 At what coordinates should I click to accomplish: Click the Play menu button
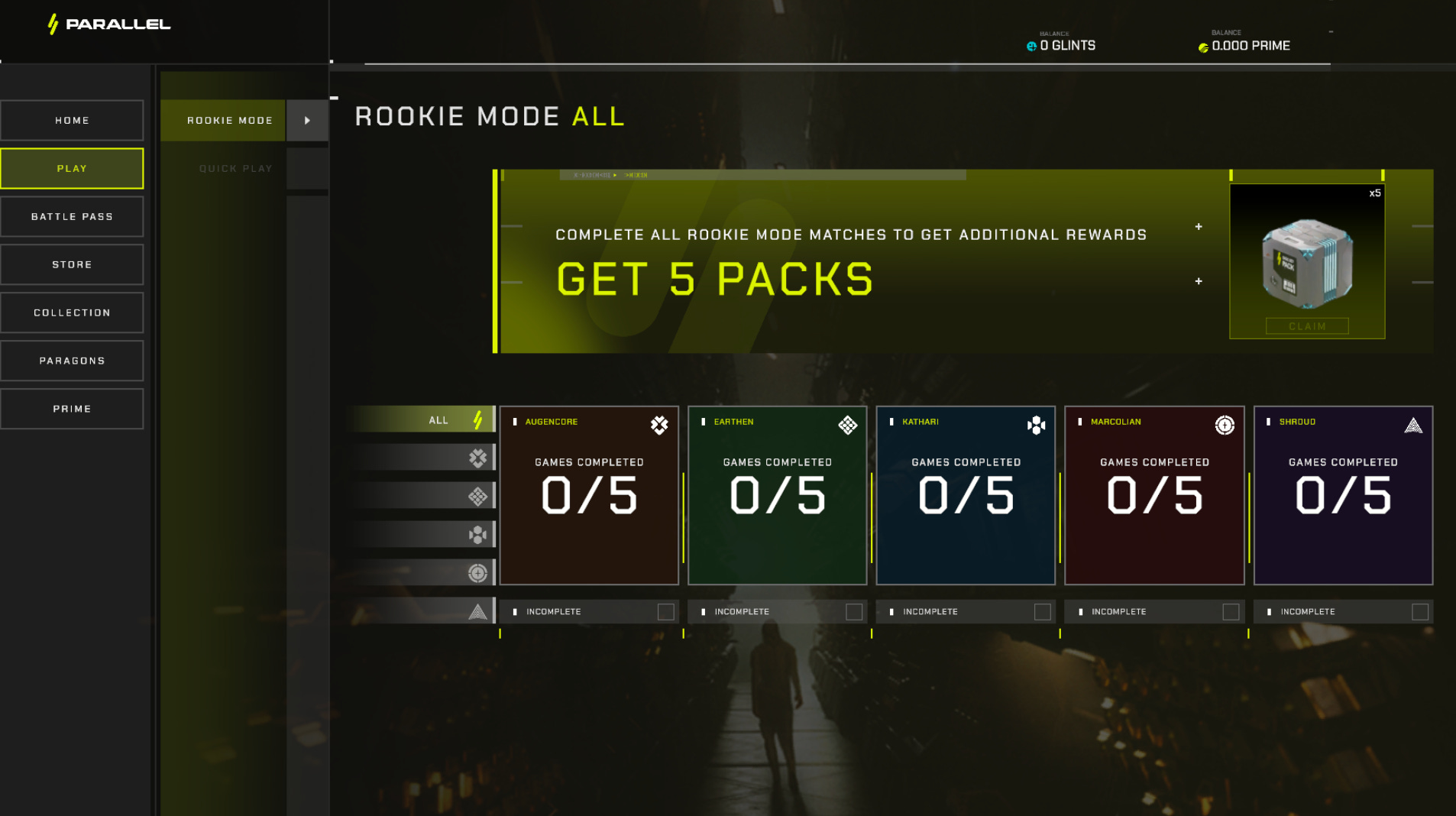[72, 168]
